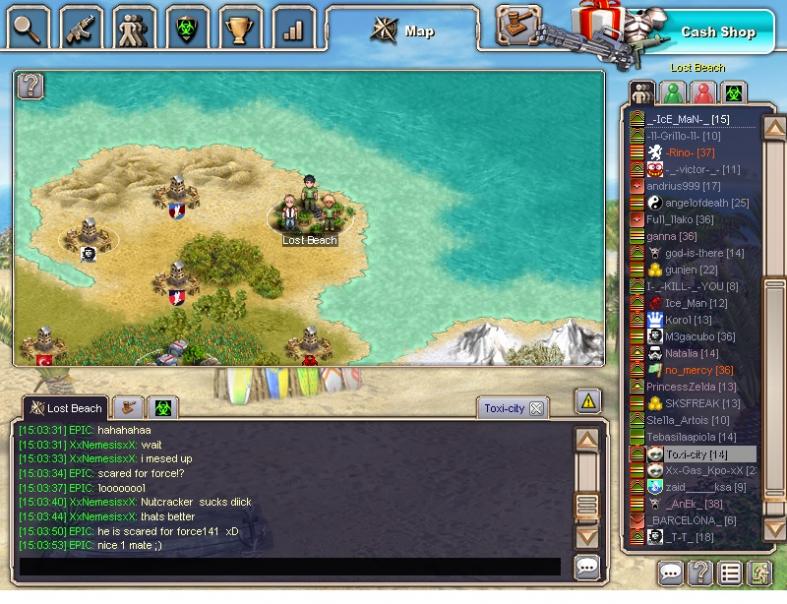Open the rifle weapons tab

pos(81,28)
